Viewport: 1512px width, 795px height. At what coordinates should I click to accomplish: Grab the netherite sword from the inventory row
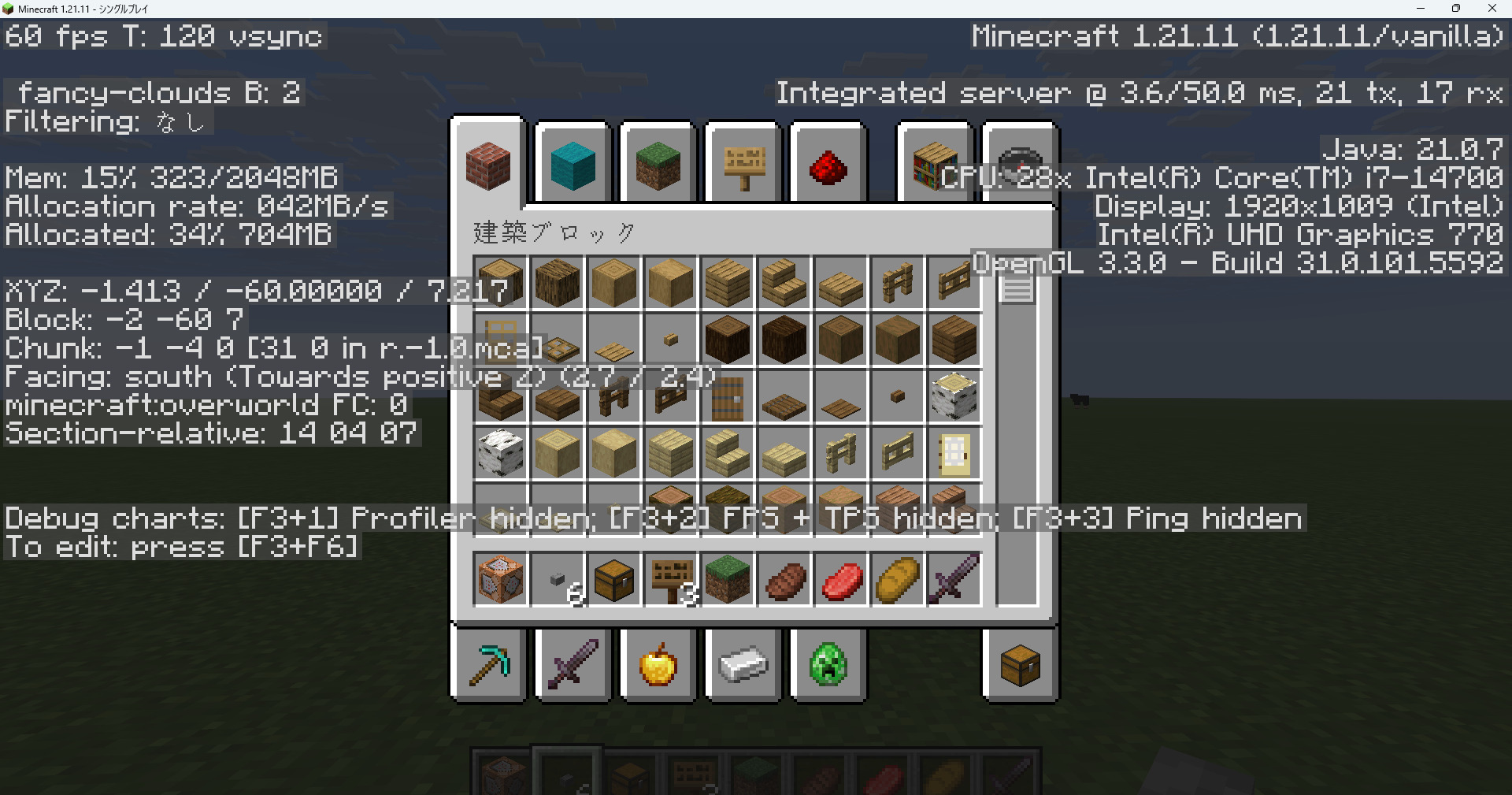[954, 579]
